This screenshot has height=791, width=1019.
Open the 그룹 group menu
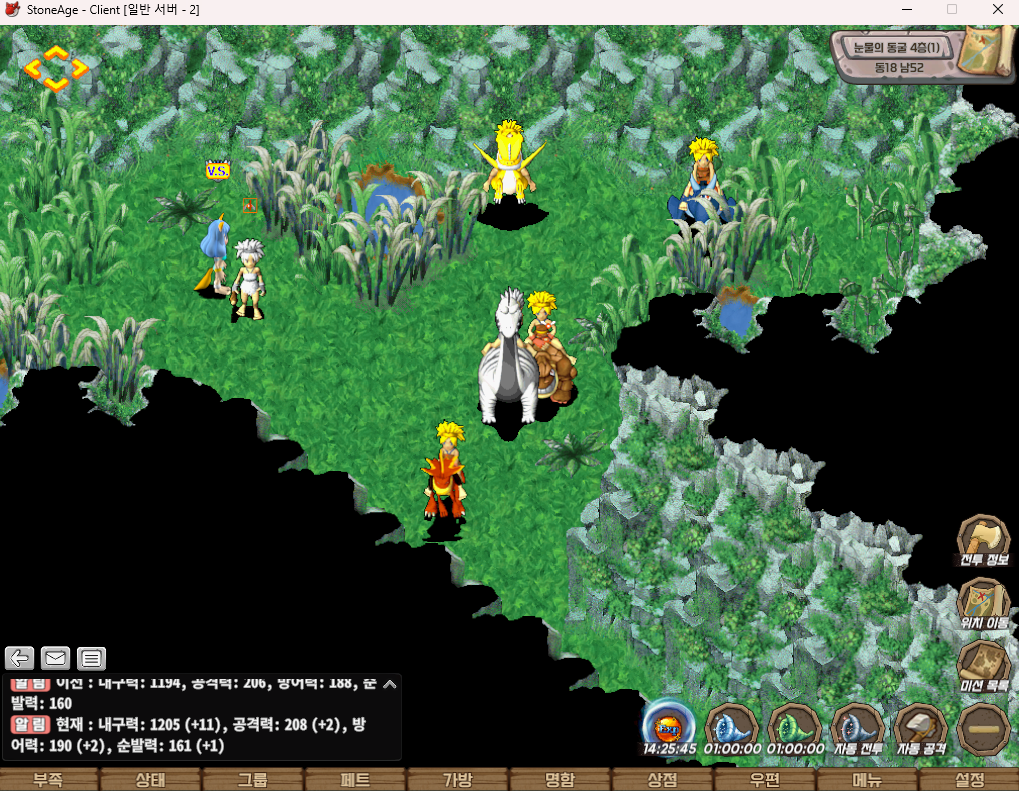(x=254, y=780)
